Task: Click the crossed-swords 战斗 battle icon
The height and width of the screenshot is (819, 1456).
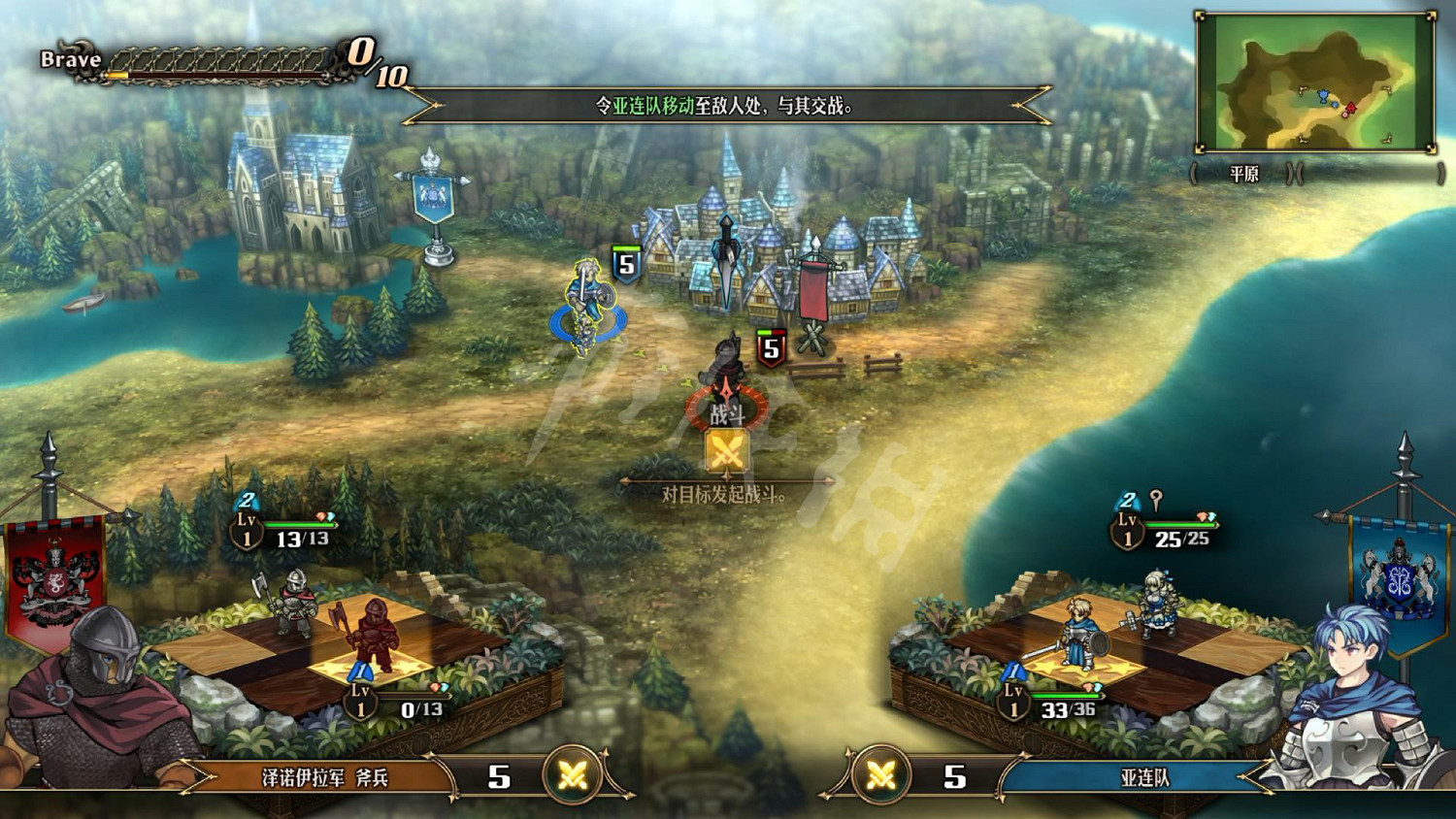Action: point(726,451)
